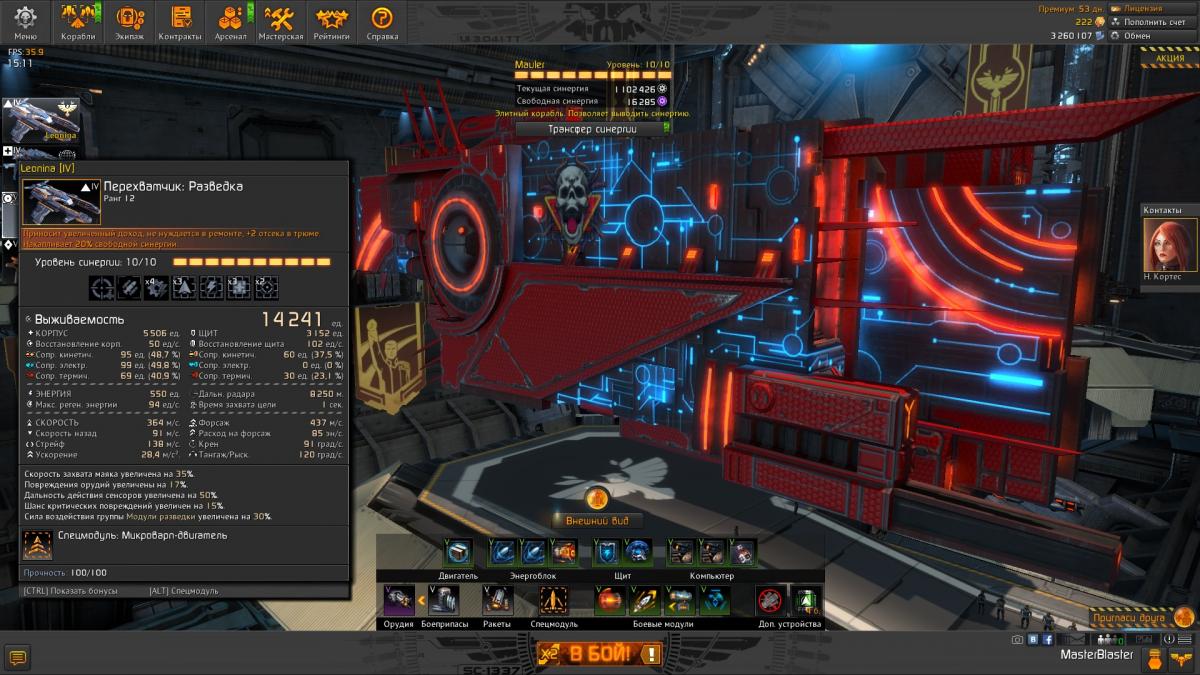Select the Спецмодуль slot icon
The height and width of the screenshot is (675, 1200).
[x=553, y=600]
